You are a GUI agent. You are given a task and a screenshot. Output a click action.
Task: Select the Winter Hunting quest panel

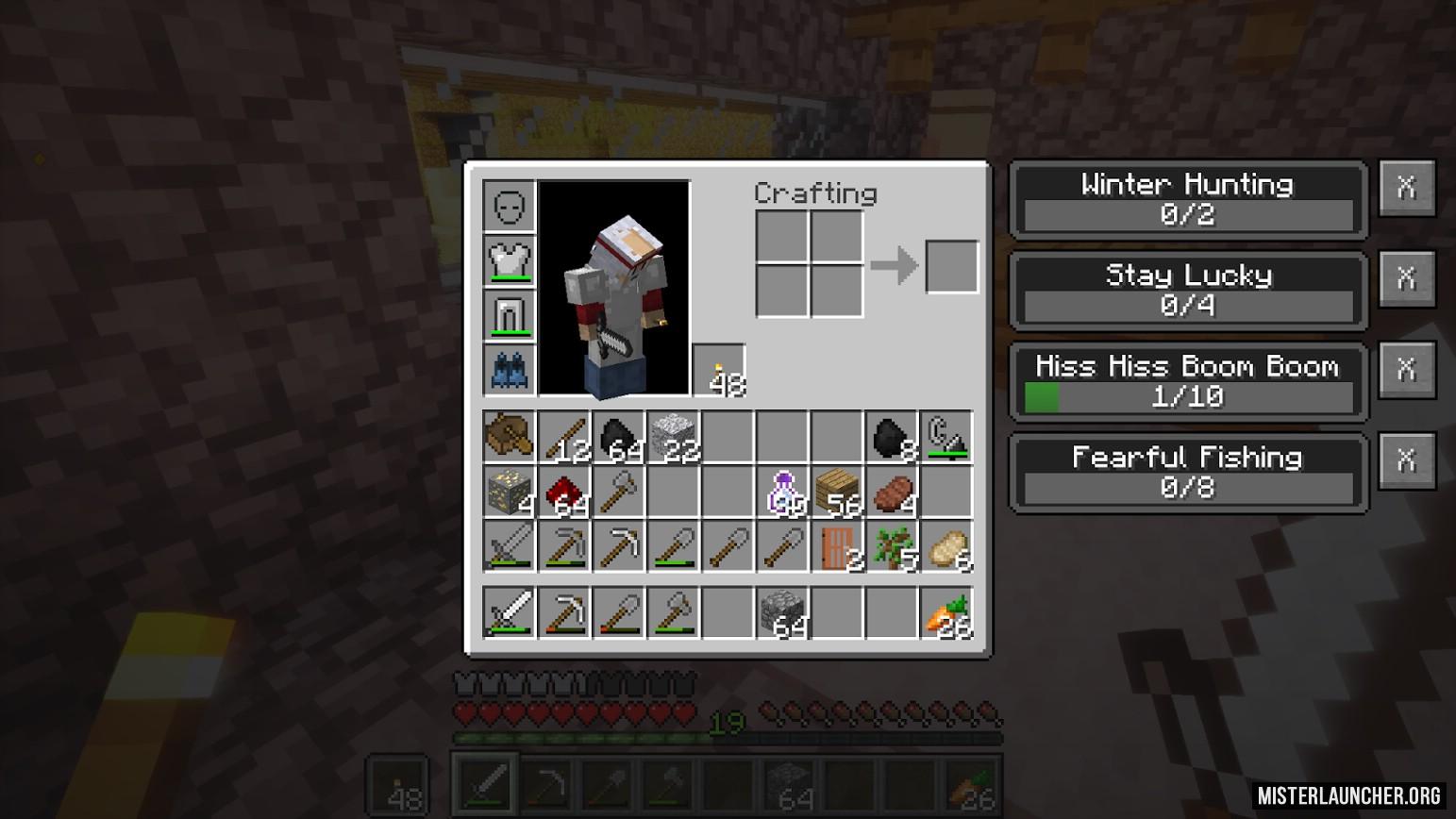(x=1187, y=199)
